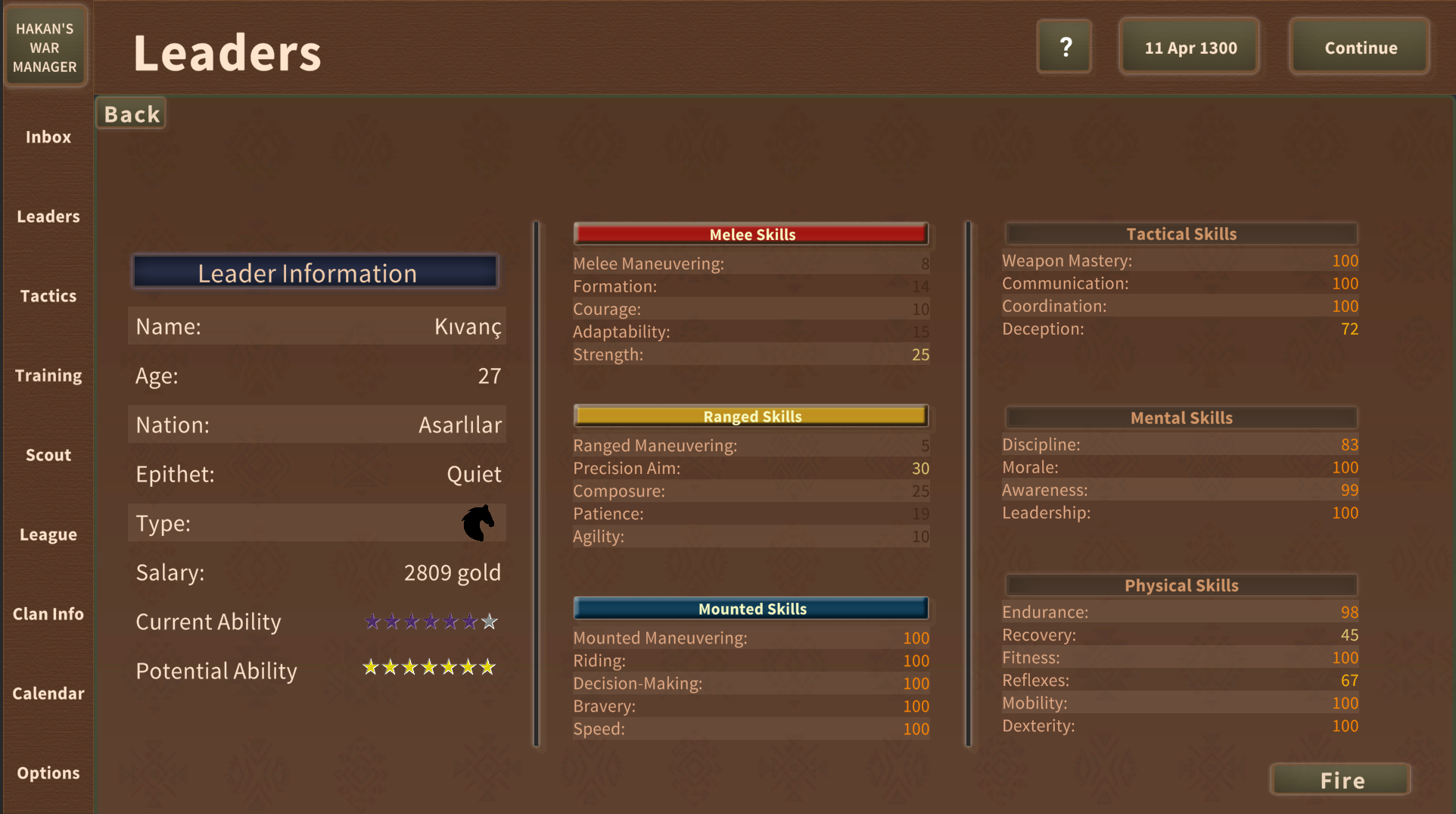Image resolution: width=1456 pixels, height=814 pixels.
Task: Select the blue Mounted Skills header
Action: pos(751,608)
